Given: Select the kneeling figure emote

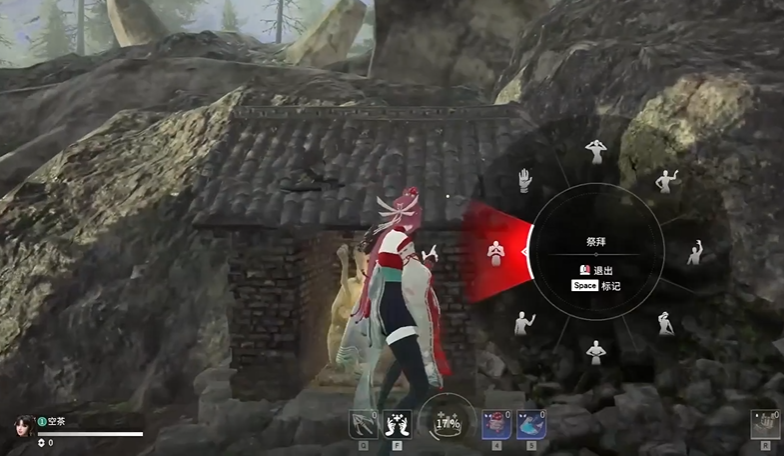Looking at the screenshot, I should (666, 322).
